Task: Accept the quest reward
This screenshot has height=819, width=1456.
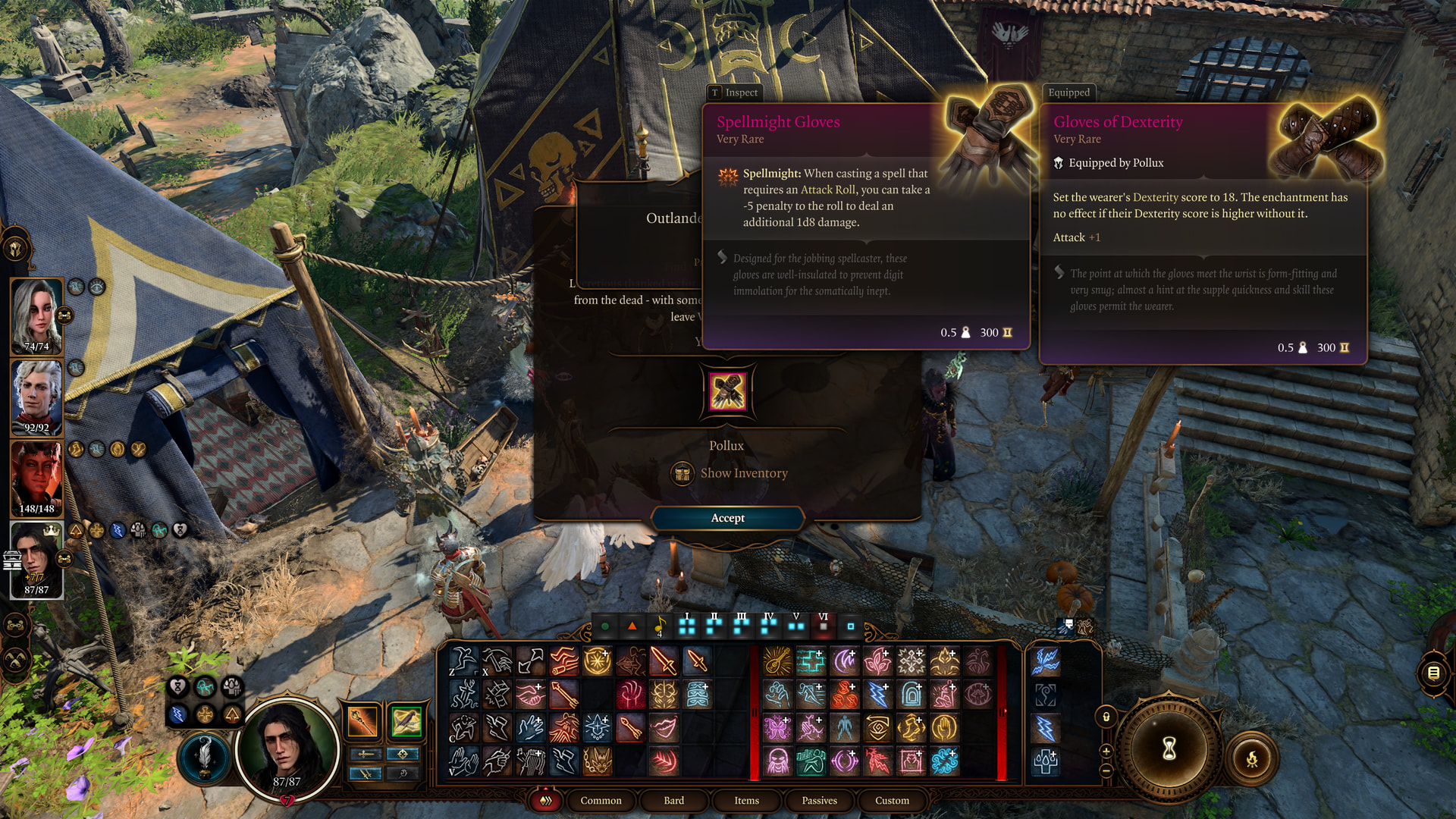Action: click(727, 518)
